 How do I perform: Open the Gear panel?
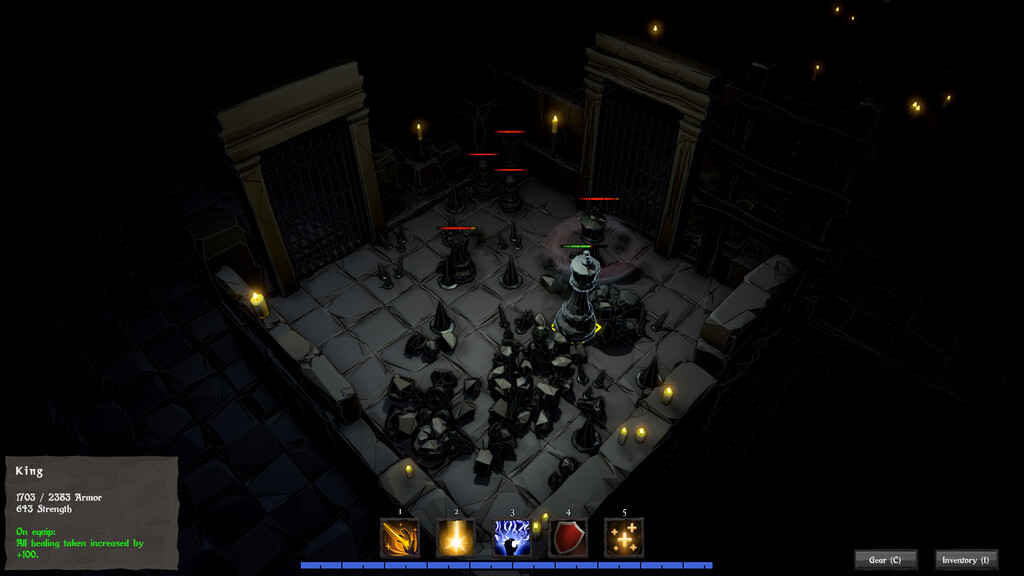pyautogui.click(x=885, y=560)
